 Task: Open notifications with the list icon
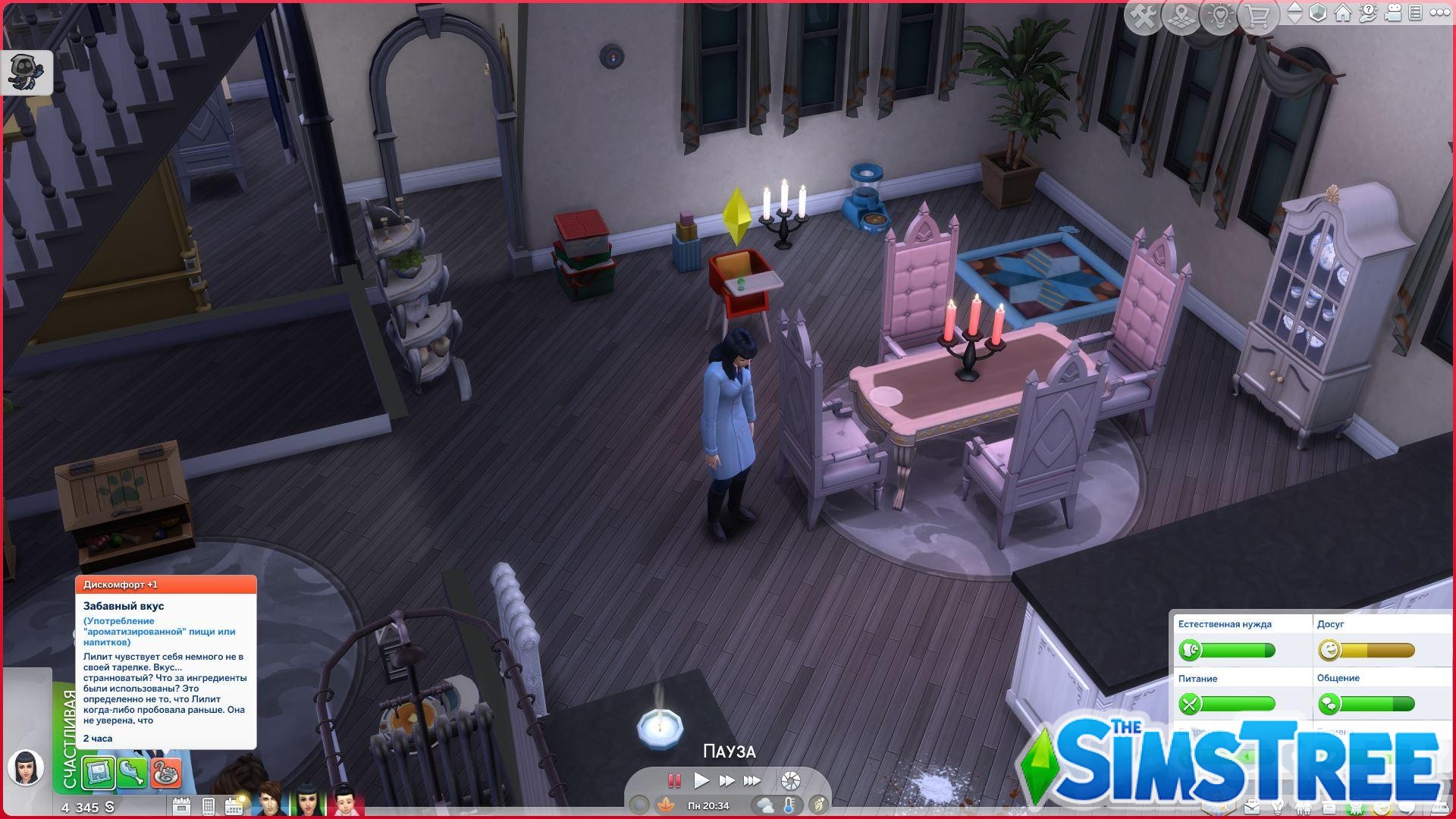point(1417,13)
